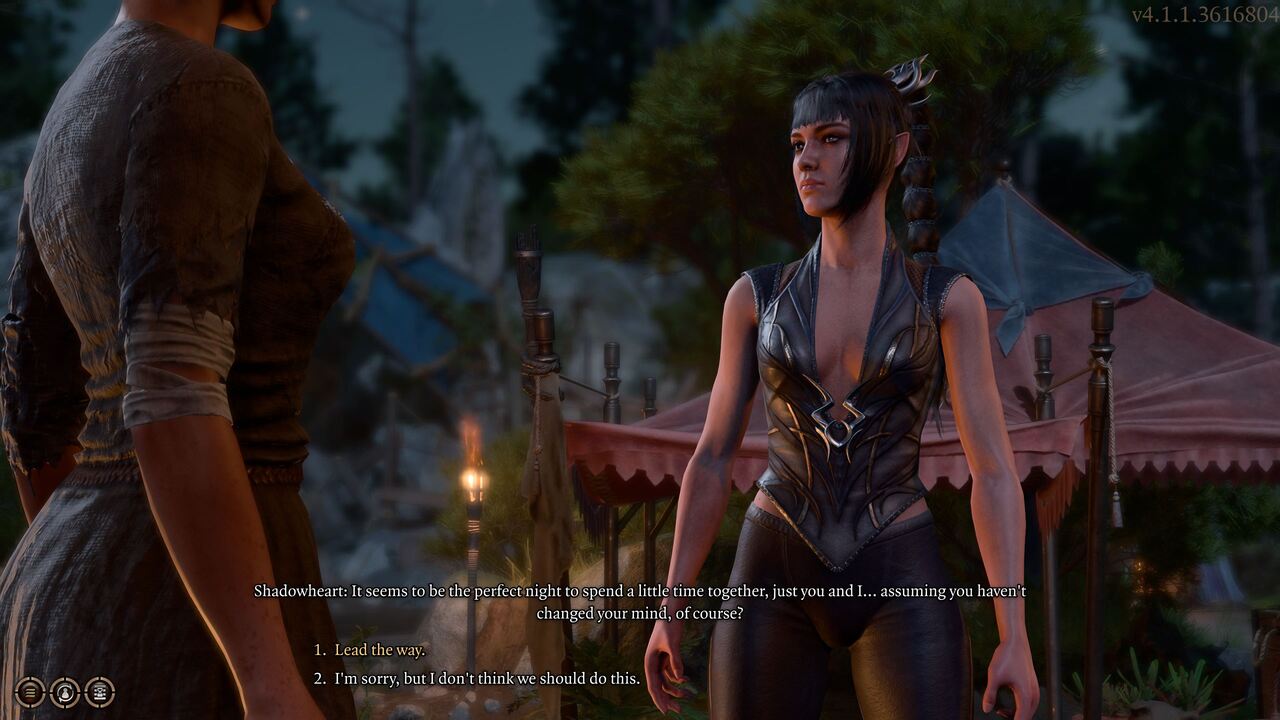Choose the reply "Lead the way."
The image size is (1280, 720).
(379, 650)
